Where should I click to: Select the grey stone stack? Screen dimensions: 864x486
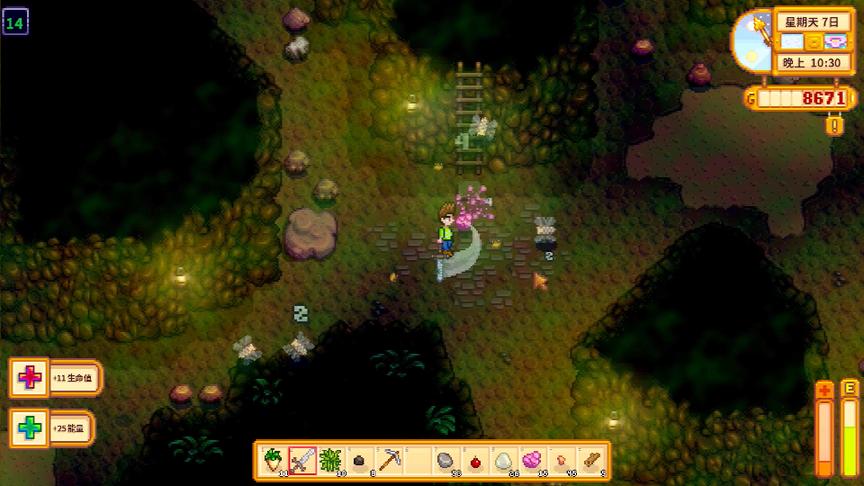pos(446,460)
